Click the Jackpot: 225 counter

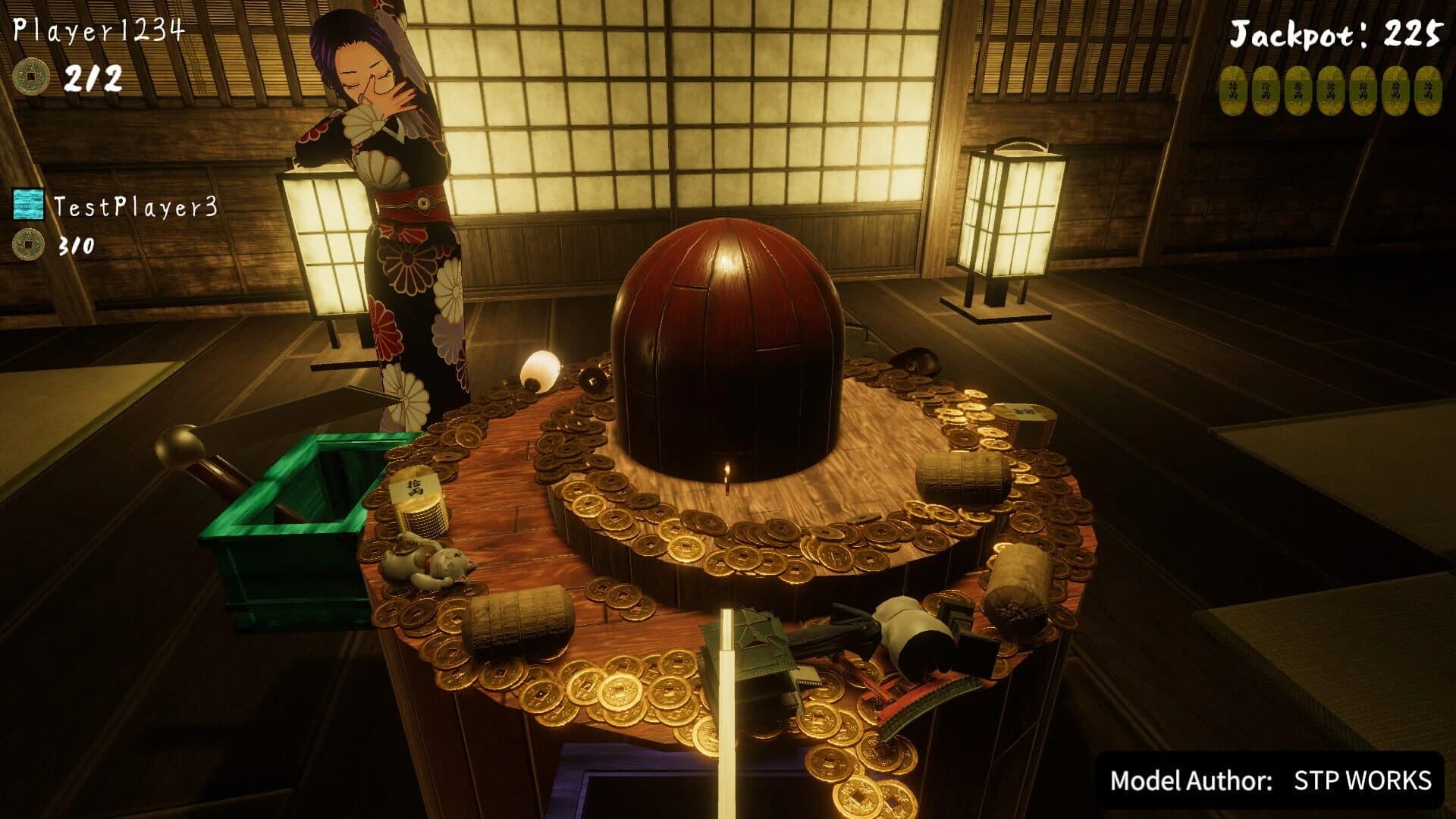tap(1338, 35)
